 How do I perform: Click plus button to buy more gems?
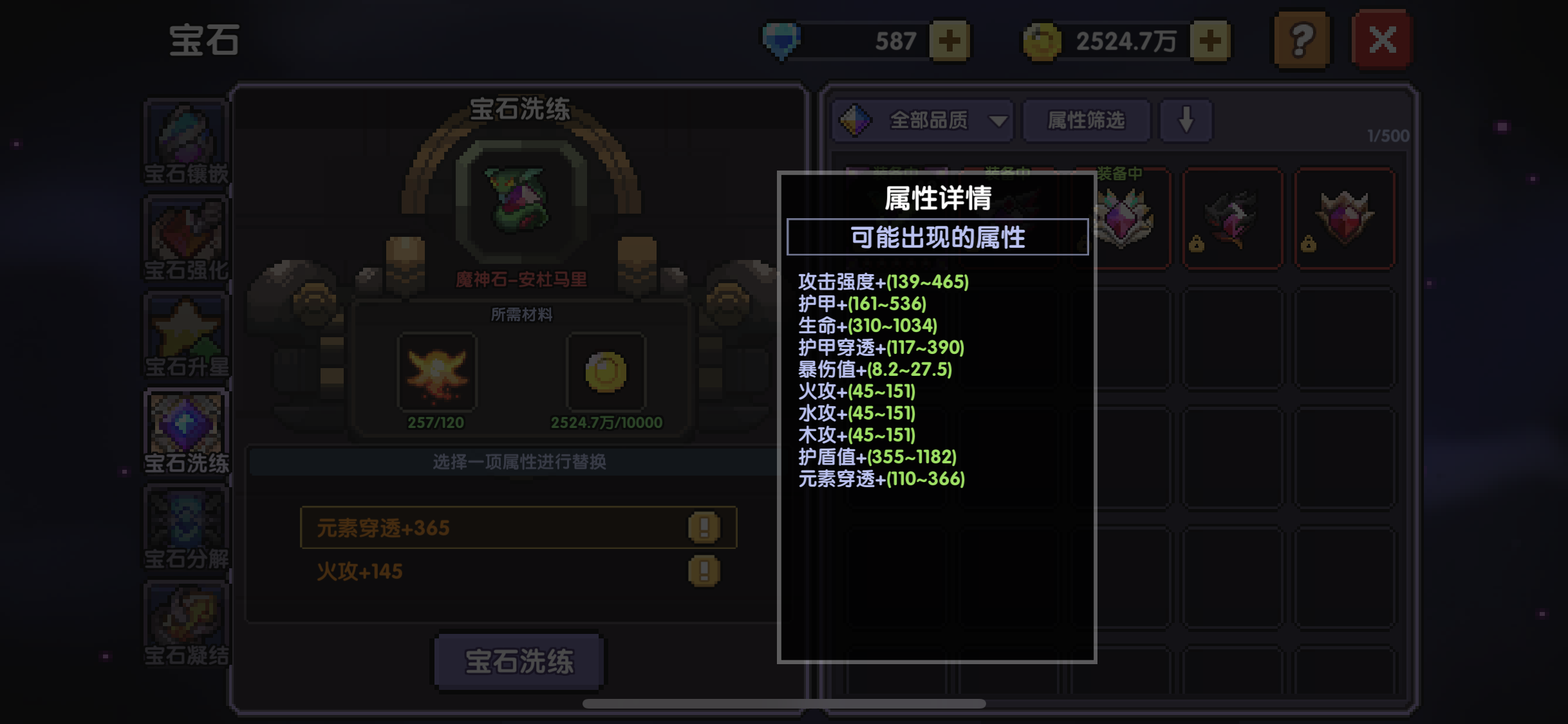tap(951, 40)
